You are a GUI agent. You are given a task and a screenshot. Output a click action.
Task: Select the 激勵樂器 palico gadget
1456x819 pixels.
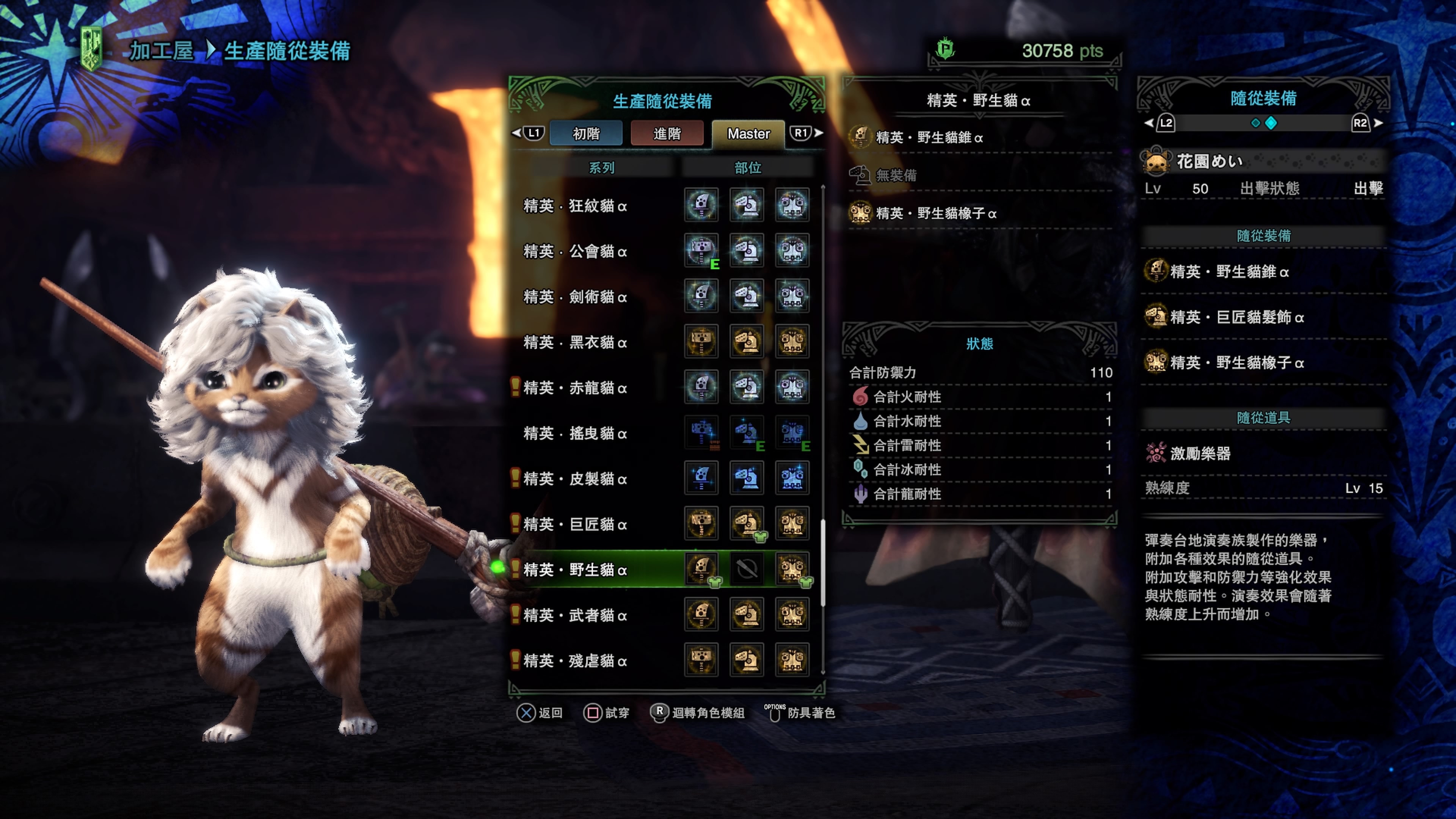pos(1200,453)
